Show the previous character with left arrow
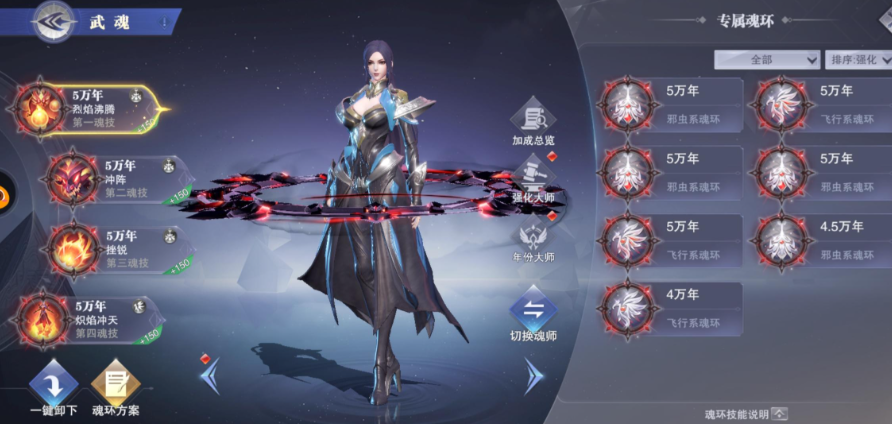The image size is (892, 424). pyautogui.click(x=211, y=376)
